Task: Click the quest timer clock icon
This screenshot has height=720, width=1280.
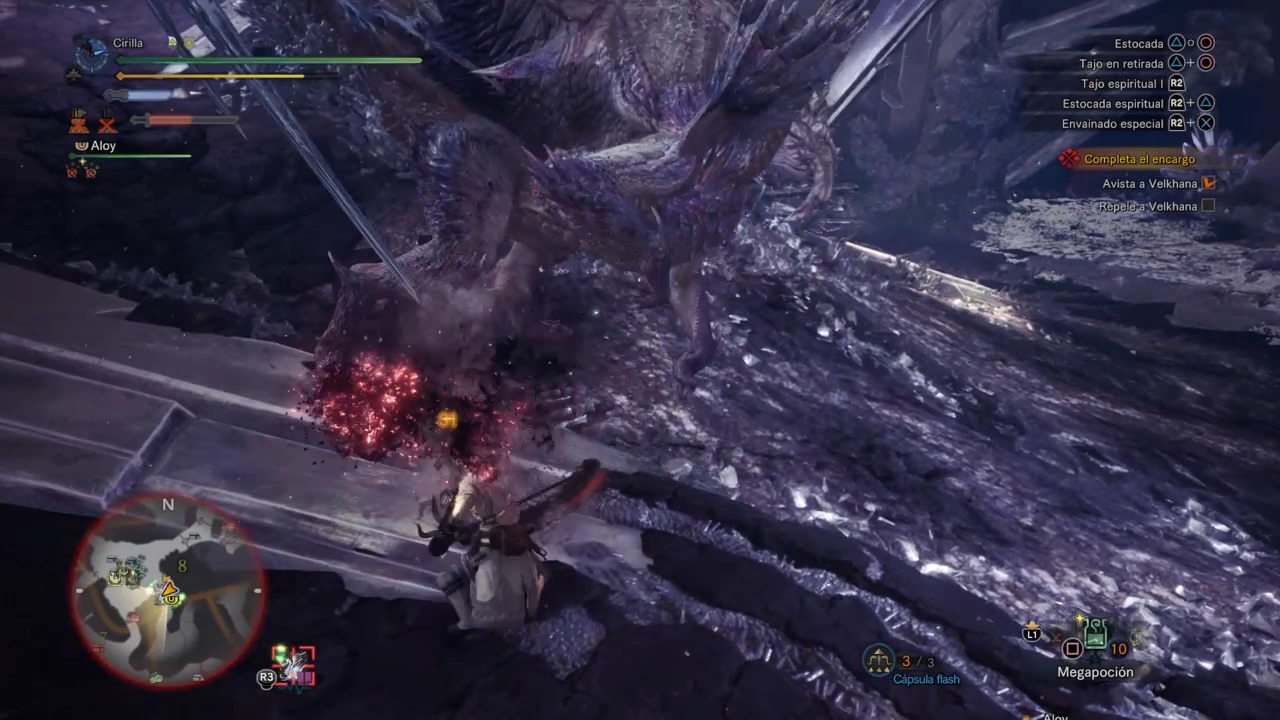Action: [92, 53]
